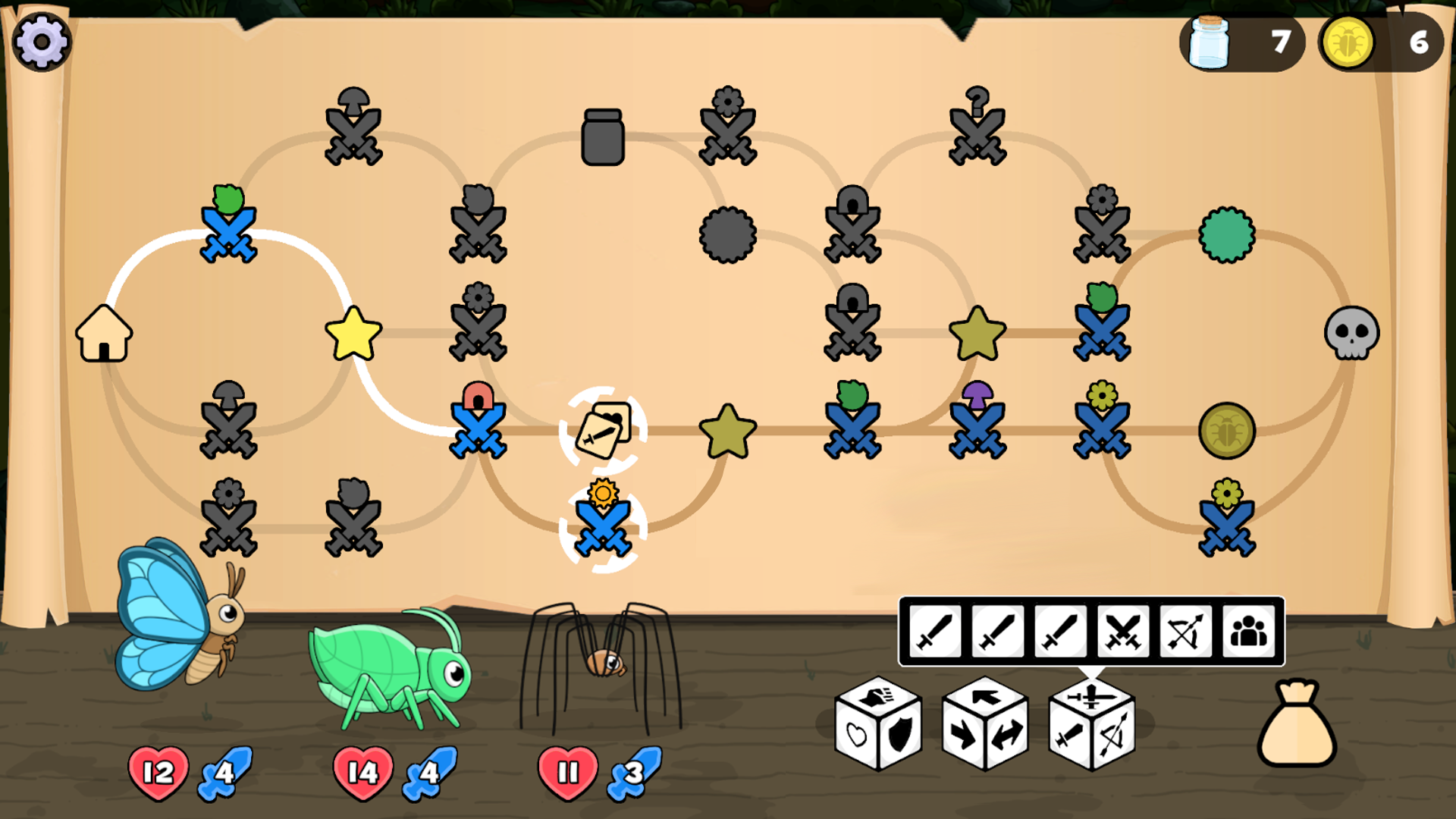
Task: Select the crossed swords slot in the action bar
Action: (1121, 631)
